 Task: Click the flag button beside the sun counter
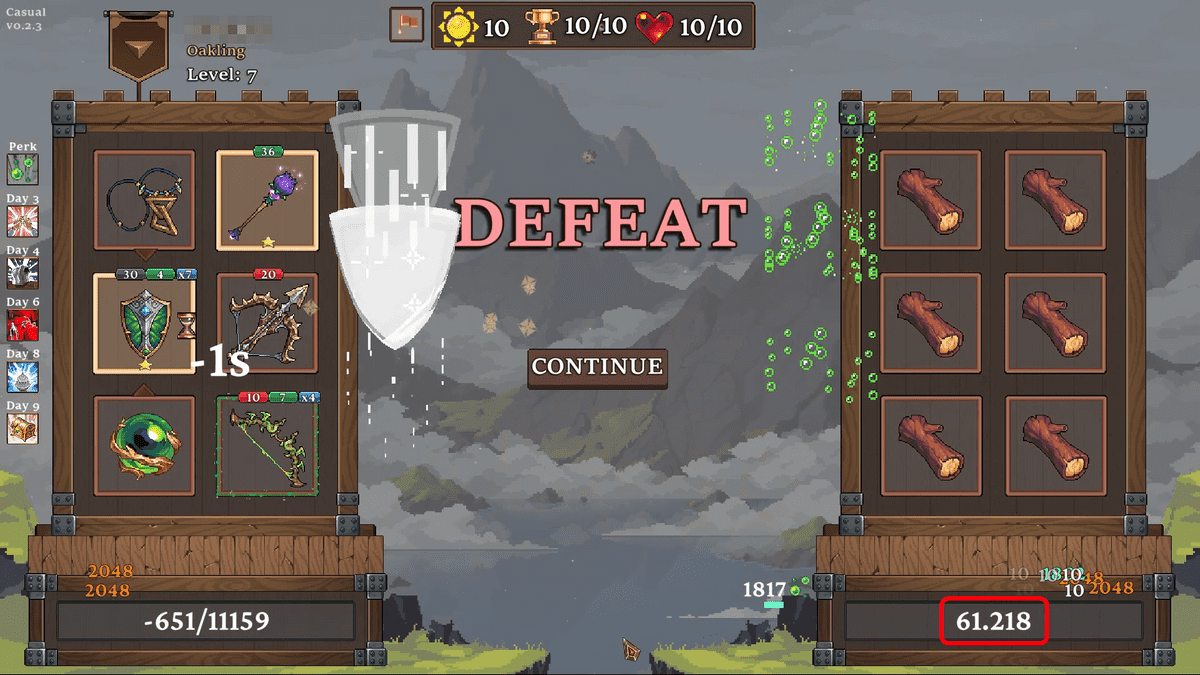[x=406, y=25]
